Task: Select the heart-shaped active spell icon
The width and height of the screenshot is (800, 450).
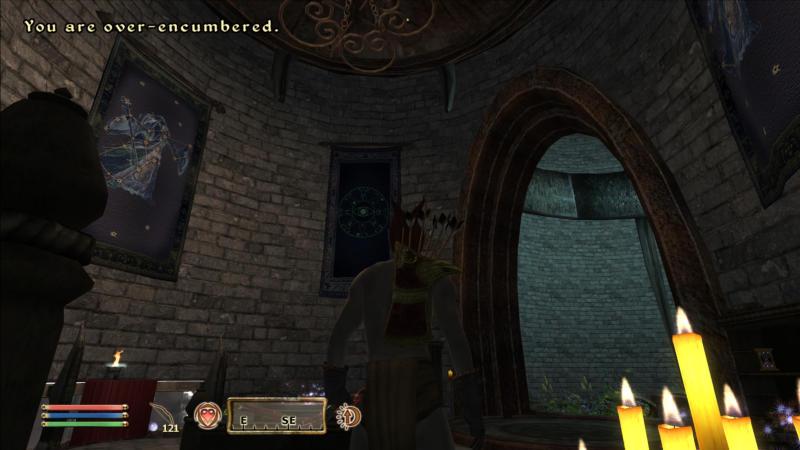Action: tap(208, 415)
